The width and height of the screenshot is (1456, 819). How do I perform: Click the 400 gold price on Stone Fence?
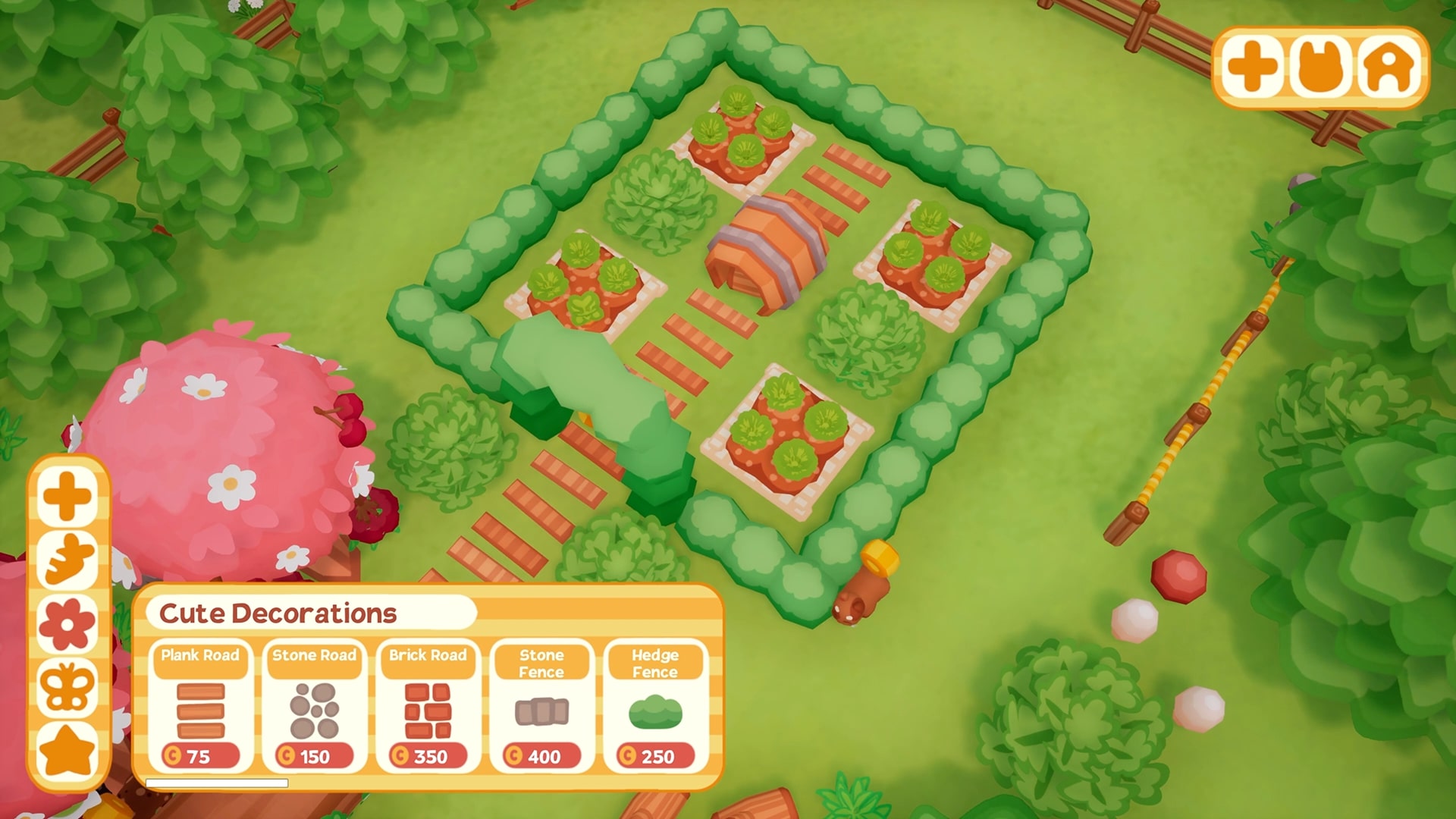coord(543,755)
